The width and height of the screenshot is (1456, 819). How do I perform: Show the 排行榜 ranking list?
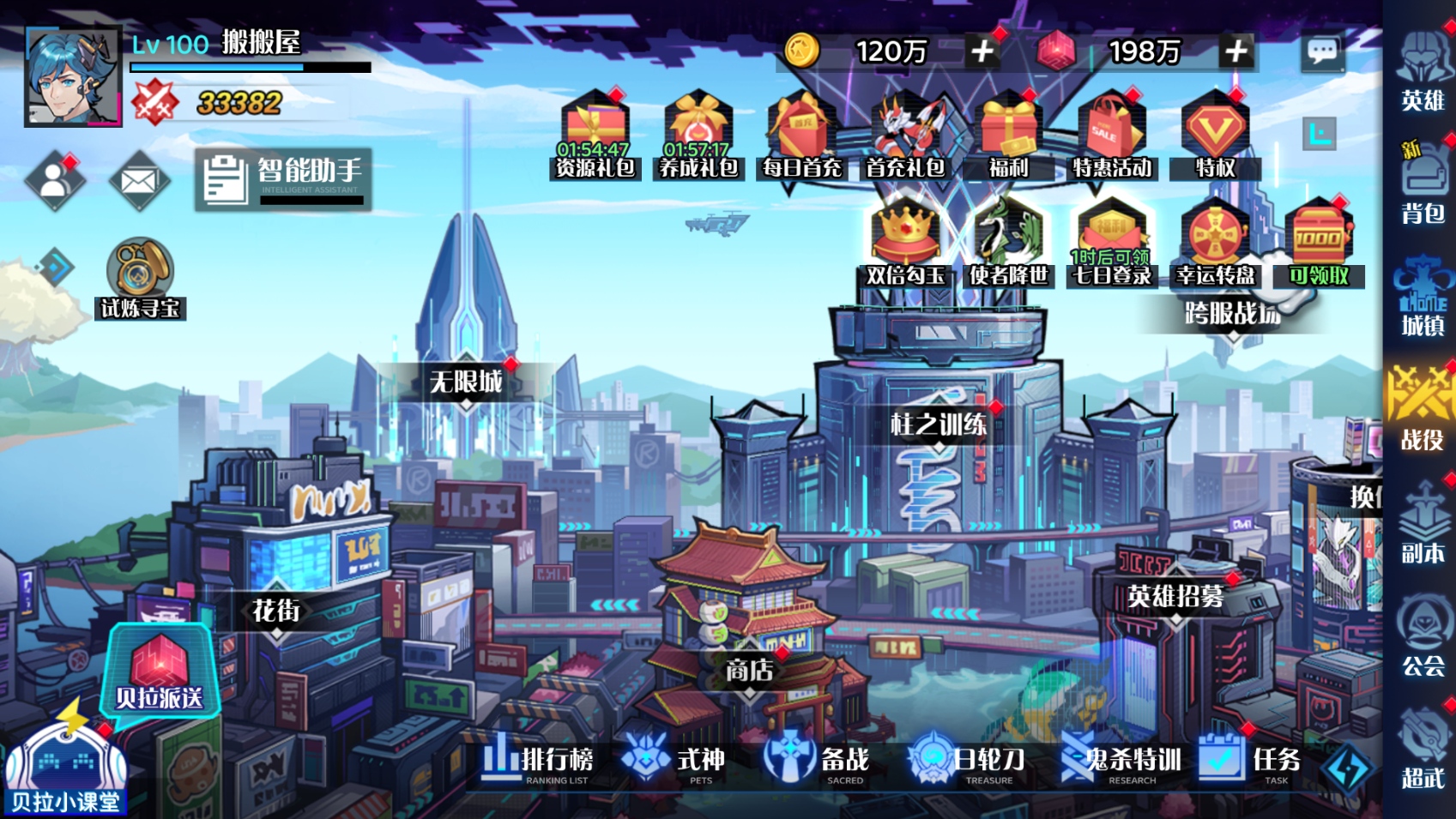[x=538, y=761]
